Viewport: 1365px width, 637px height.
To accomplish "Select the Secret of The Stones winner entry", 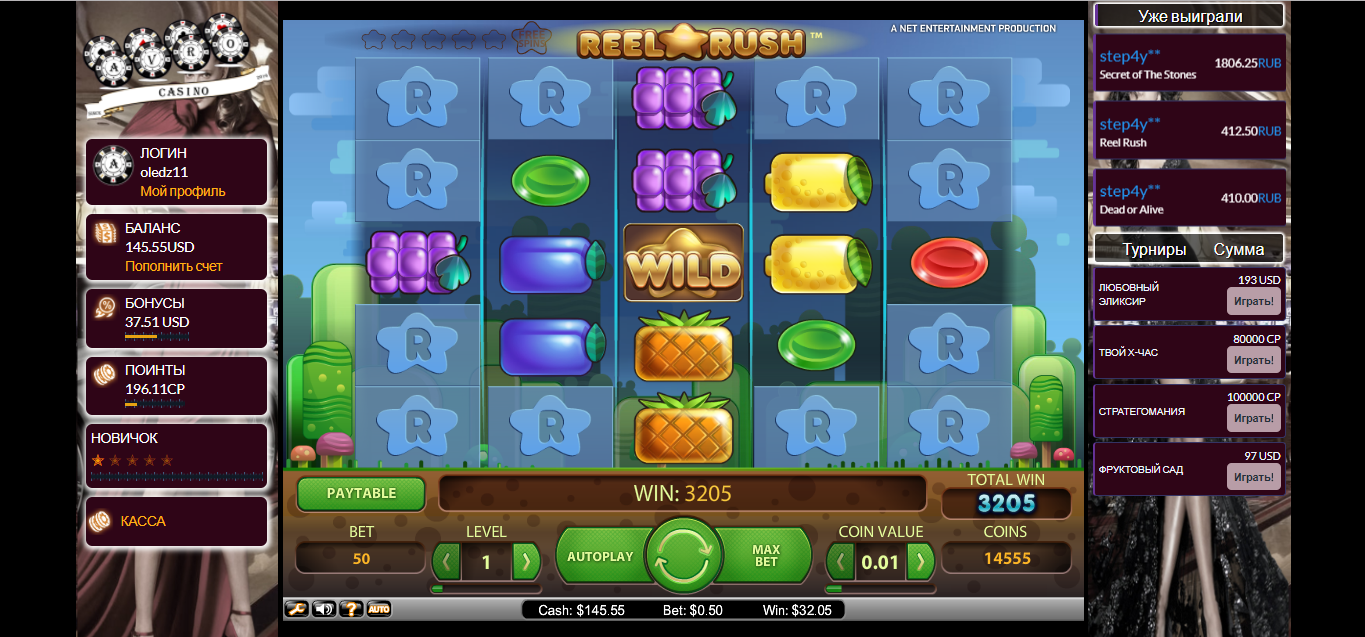I will pyautogui.click(x=1189, y=64).
